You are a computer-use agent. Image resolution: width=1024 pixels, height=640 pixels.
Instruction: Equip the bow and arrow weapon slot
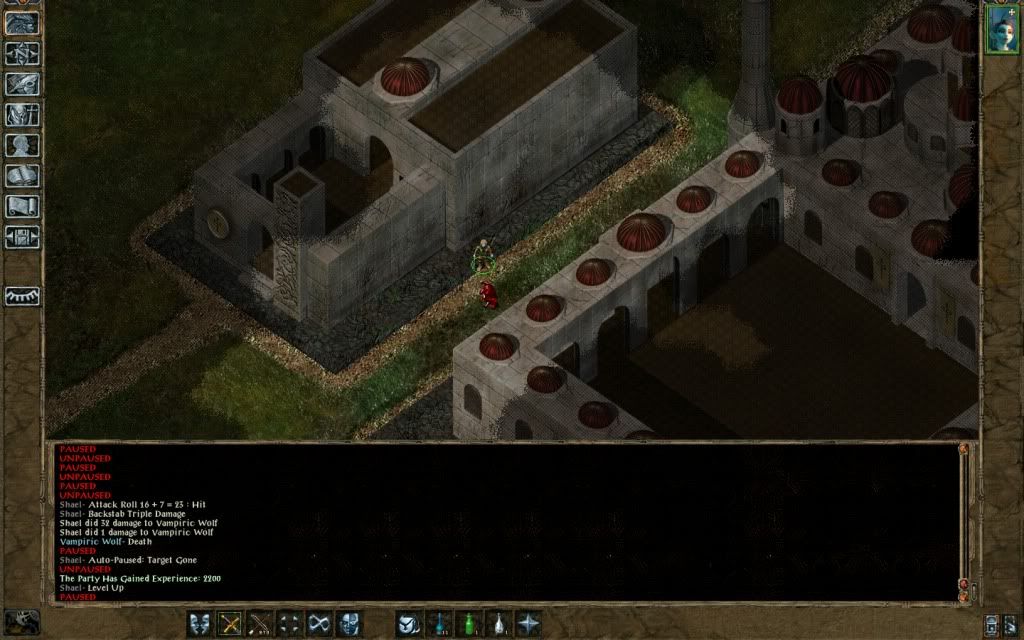coord(261,623)
